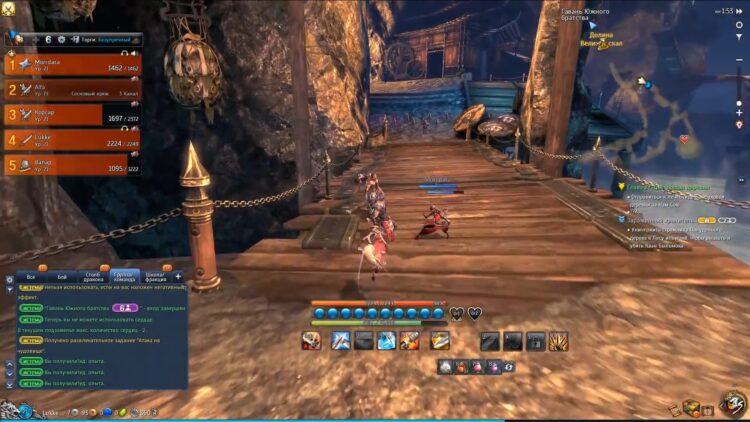Screen dimensions: 750x422
Task: Activate the golden burst skill icon
Action: [558, 341]
